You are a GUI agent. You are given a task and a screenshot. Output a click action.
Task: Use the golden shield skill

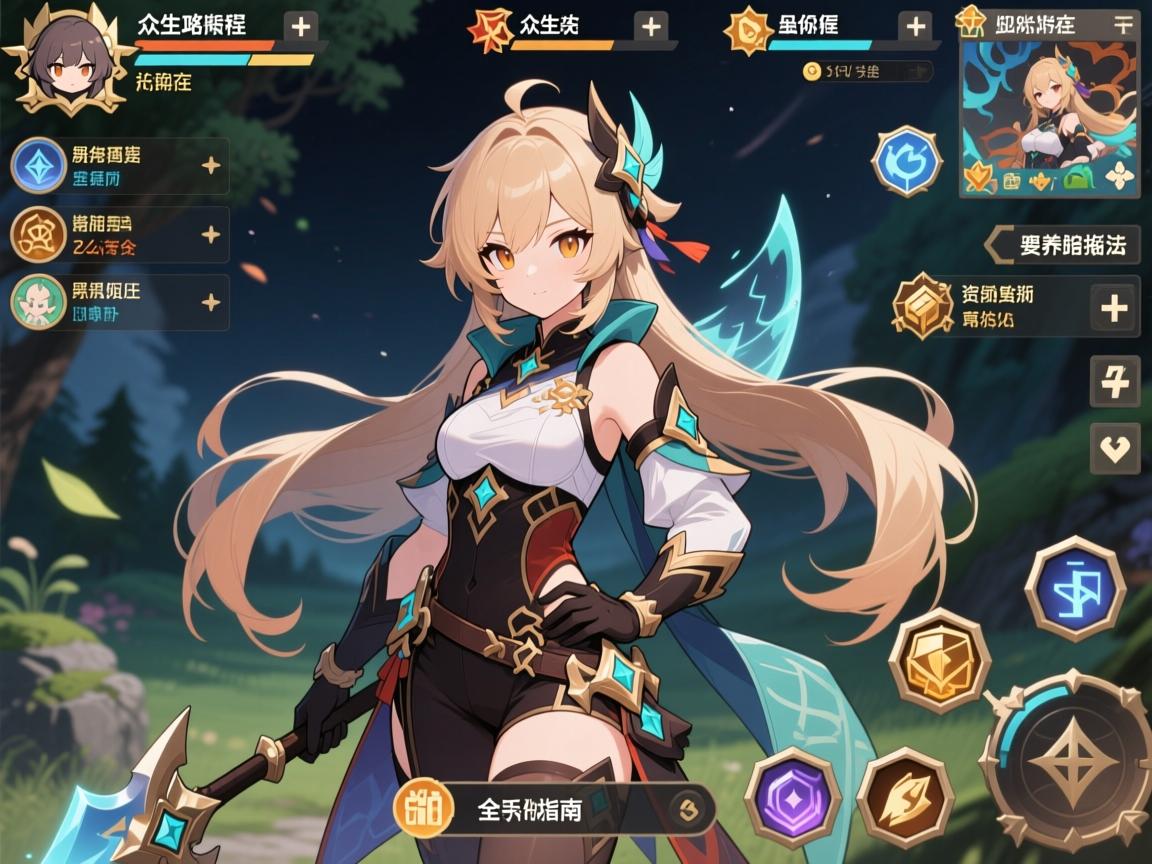coord(939,659)
